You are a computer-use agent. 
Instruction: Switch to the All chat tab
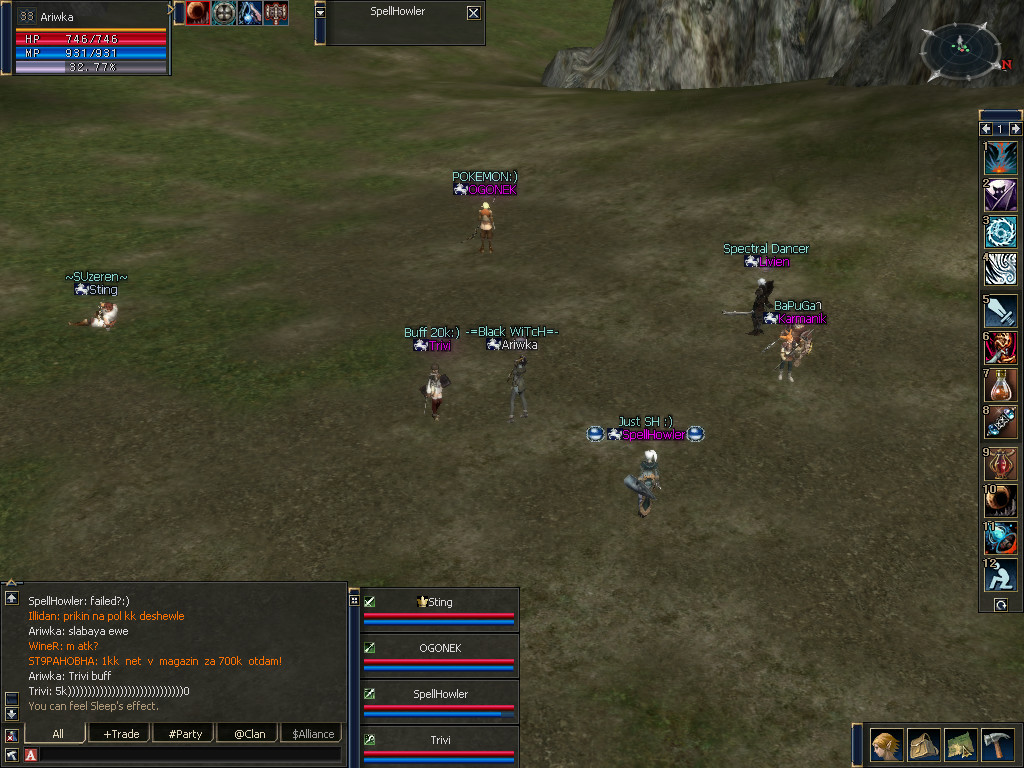[58, 734]
